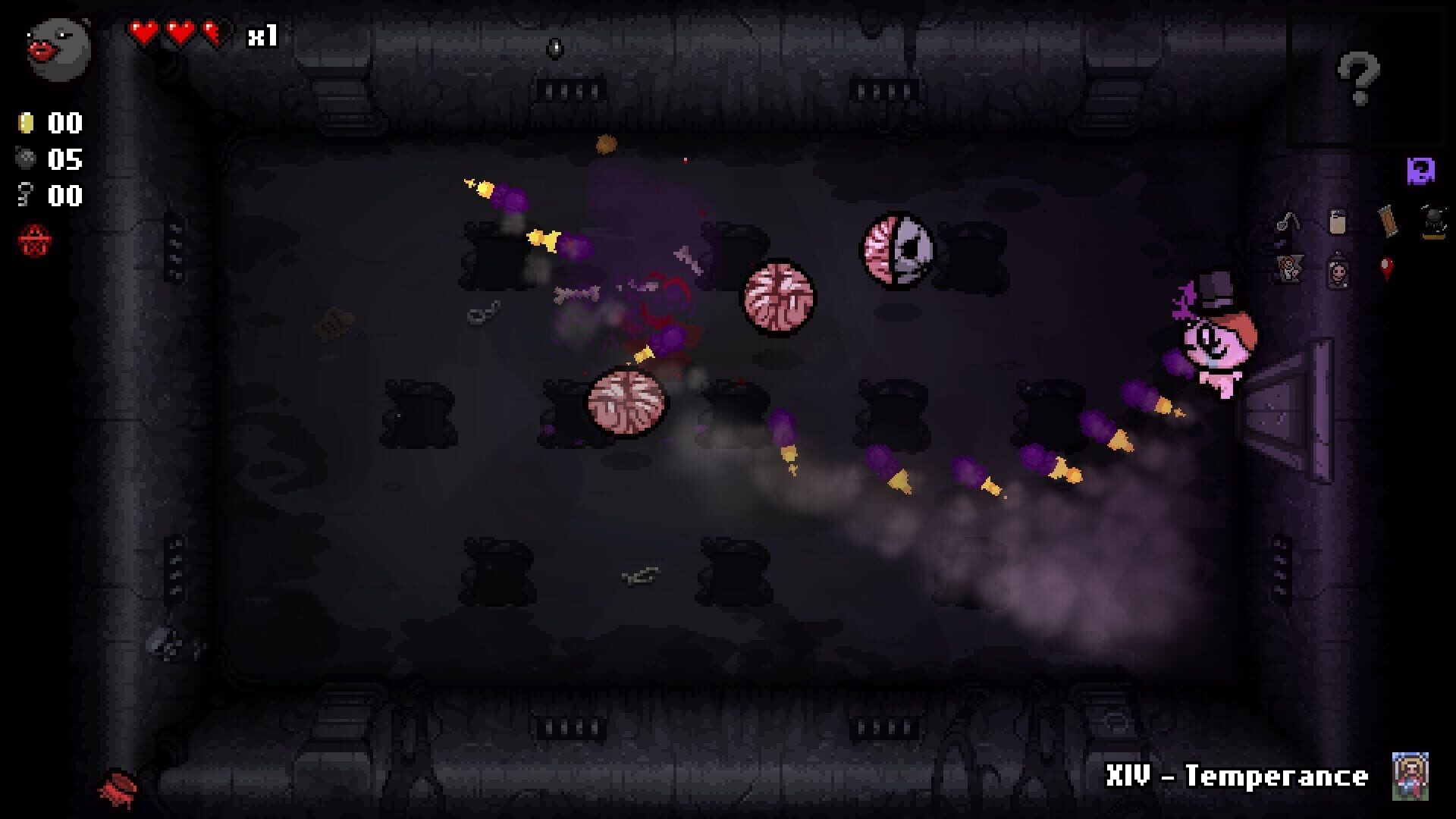Image resolution: width=1456 pixels, height=819 pixels.
Task: Select the paper bag item icon on right
Action: click(x=1338, y=220)
